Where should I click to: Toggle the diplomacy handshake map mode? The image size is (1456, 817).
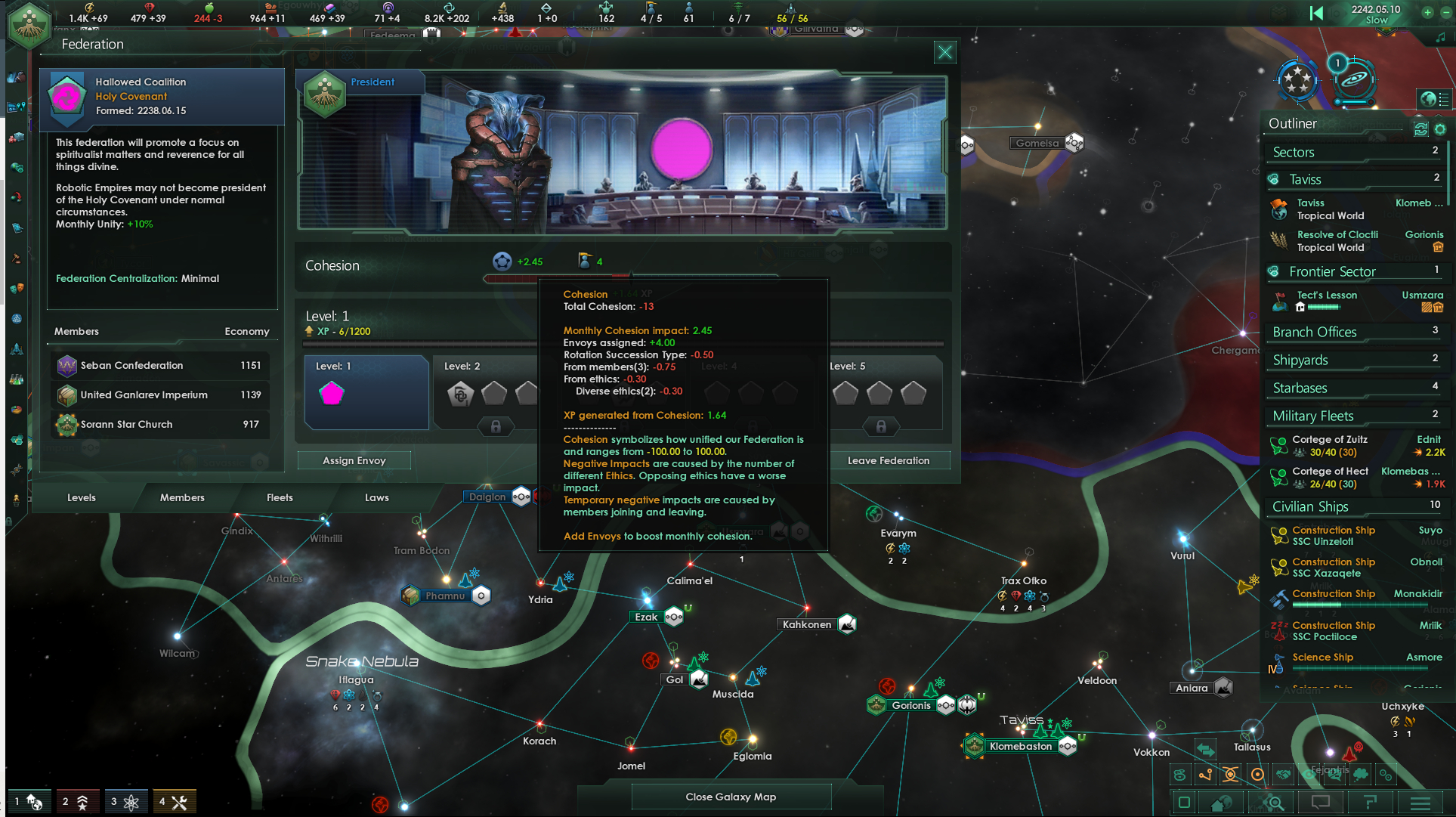point(1284,775)
